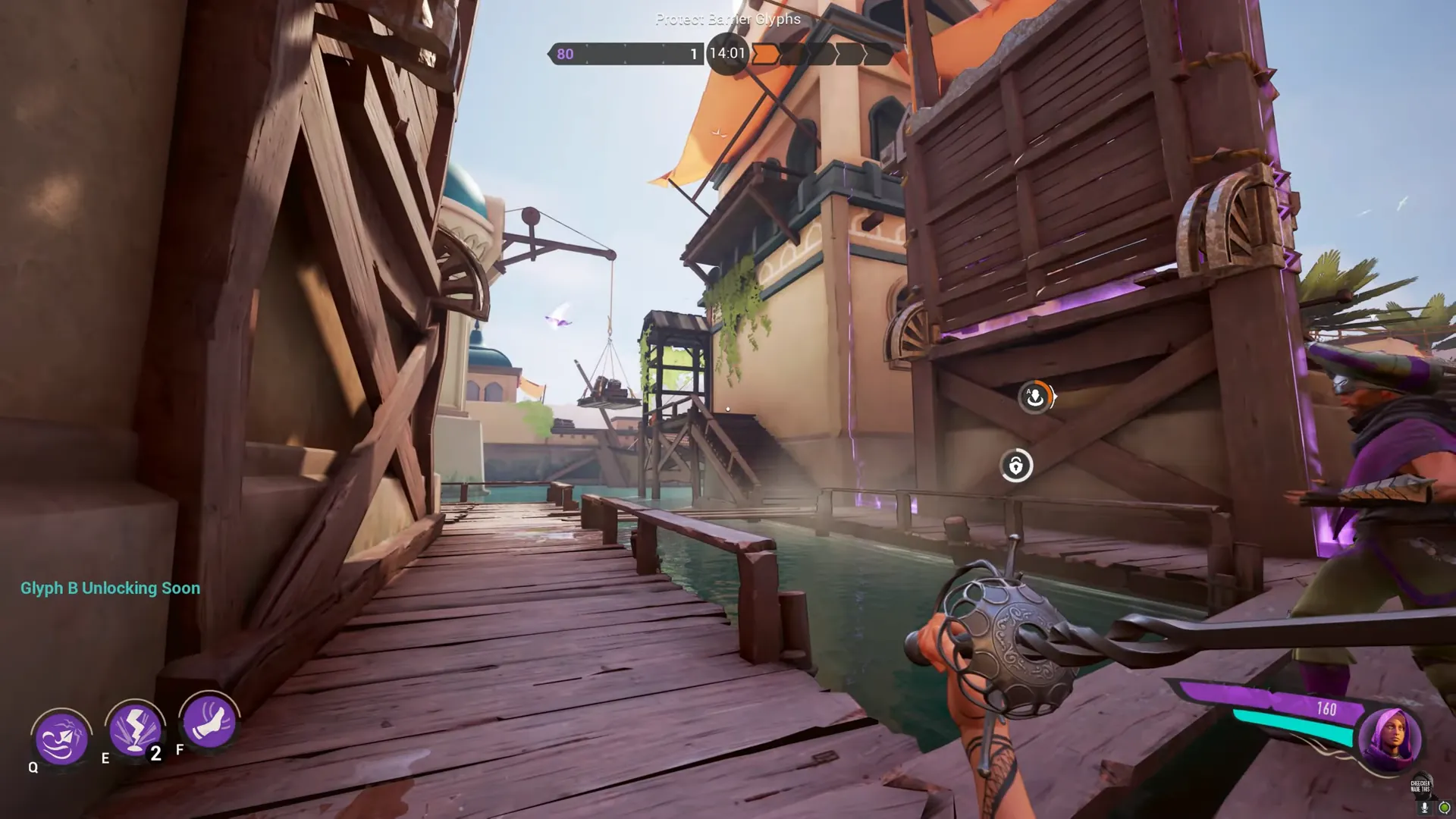Open the round timer clock icon
The image size is (1456, 819).
tap(726, 53)
